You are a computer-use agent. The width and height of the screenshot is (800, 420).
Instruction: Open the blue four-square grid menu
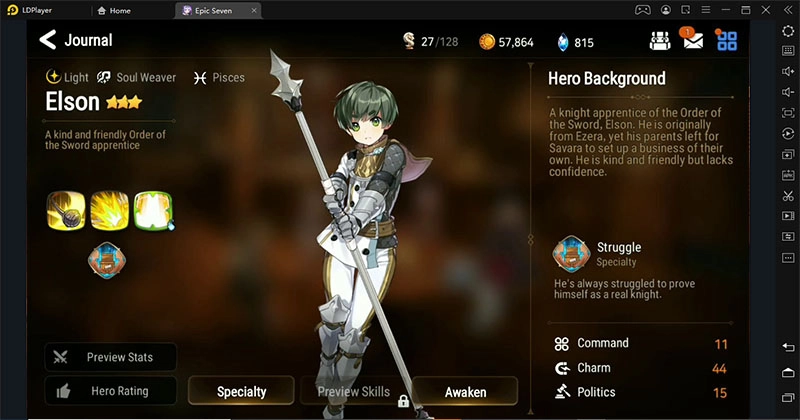pyautogui.click(x=727, y=41)
